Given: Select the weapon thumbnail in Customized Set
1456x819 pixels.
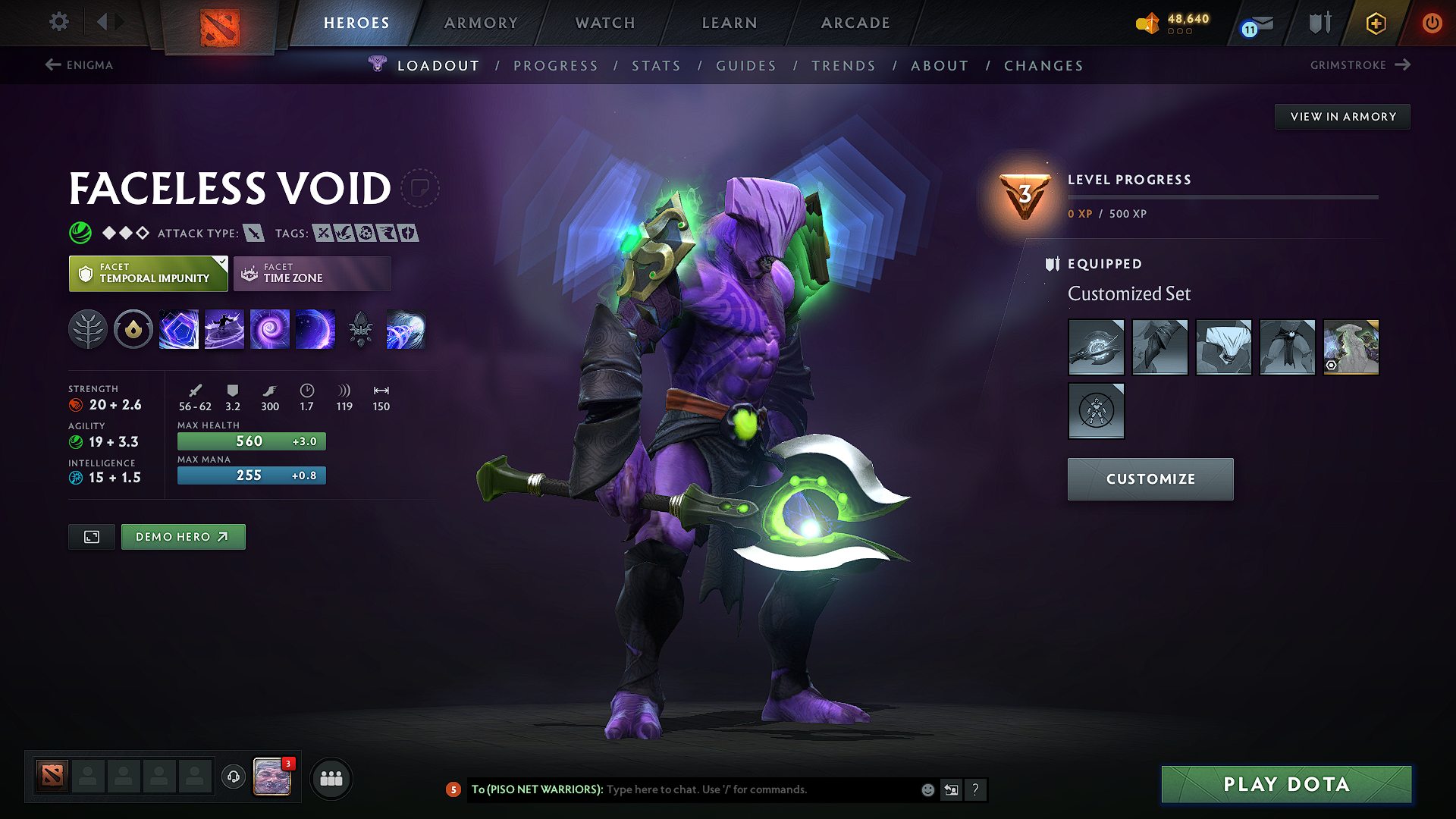Looking at the screenshot, I should [1096, 347].
